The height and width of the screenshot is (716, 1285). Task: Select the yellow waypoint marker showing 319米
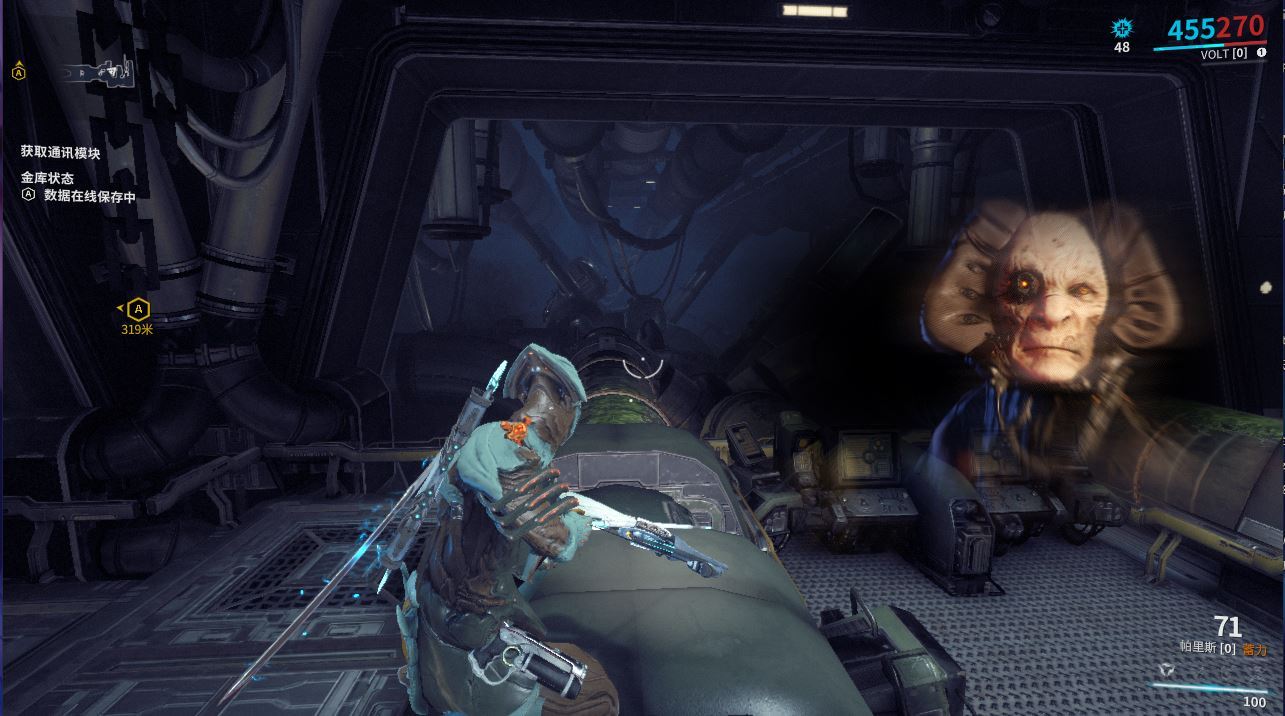coord(138,310)
